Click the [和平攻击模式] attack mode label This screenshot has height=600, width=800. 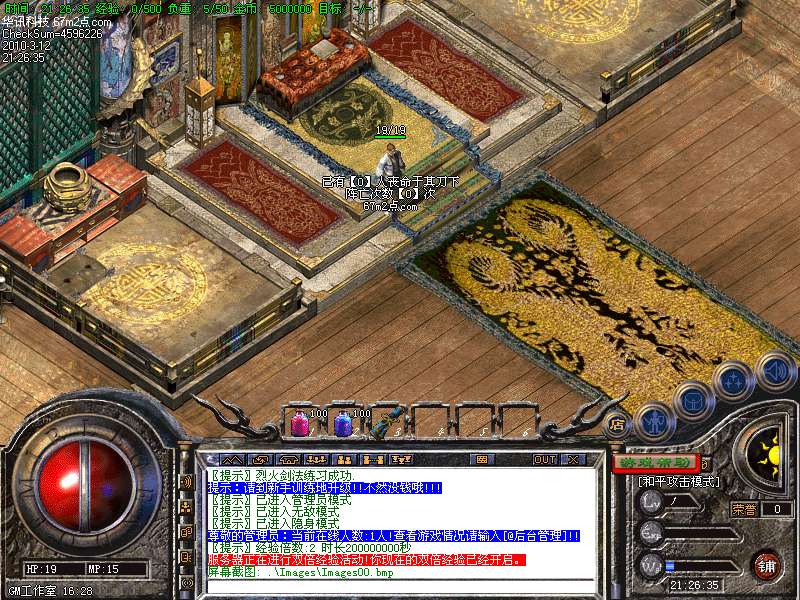pos(678,481)
